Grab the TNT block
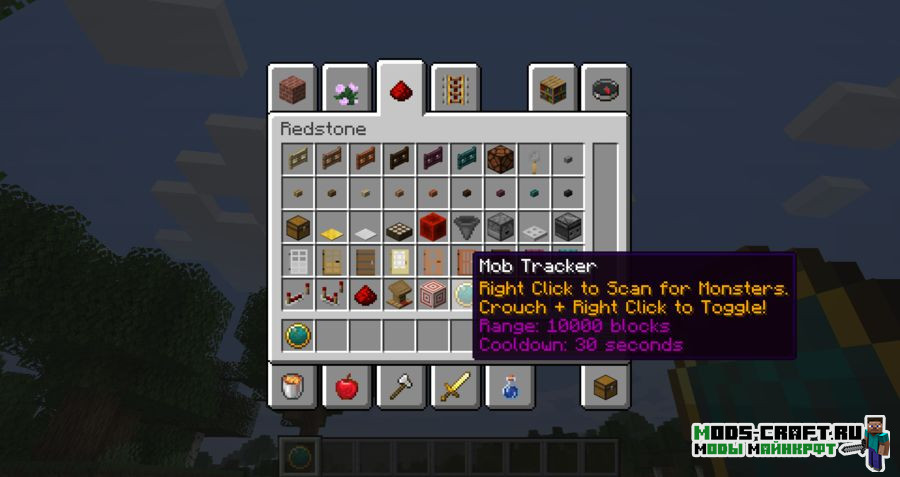This screenshot has width=900, height=477. click(433, 226)
